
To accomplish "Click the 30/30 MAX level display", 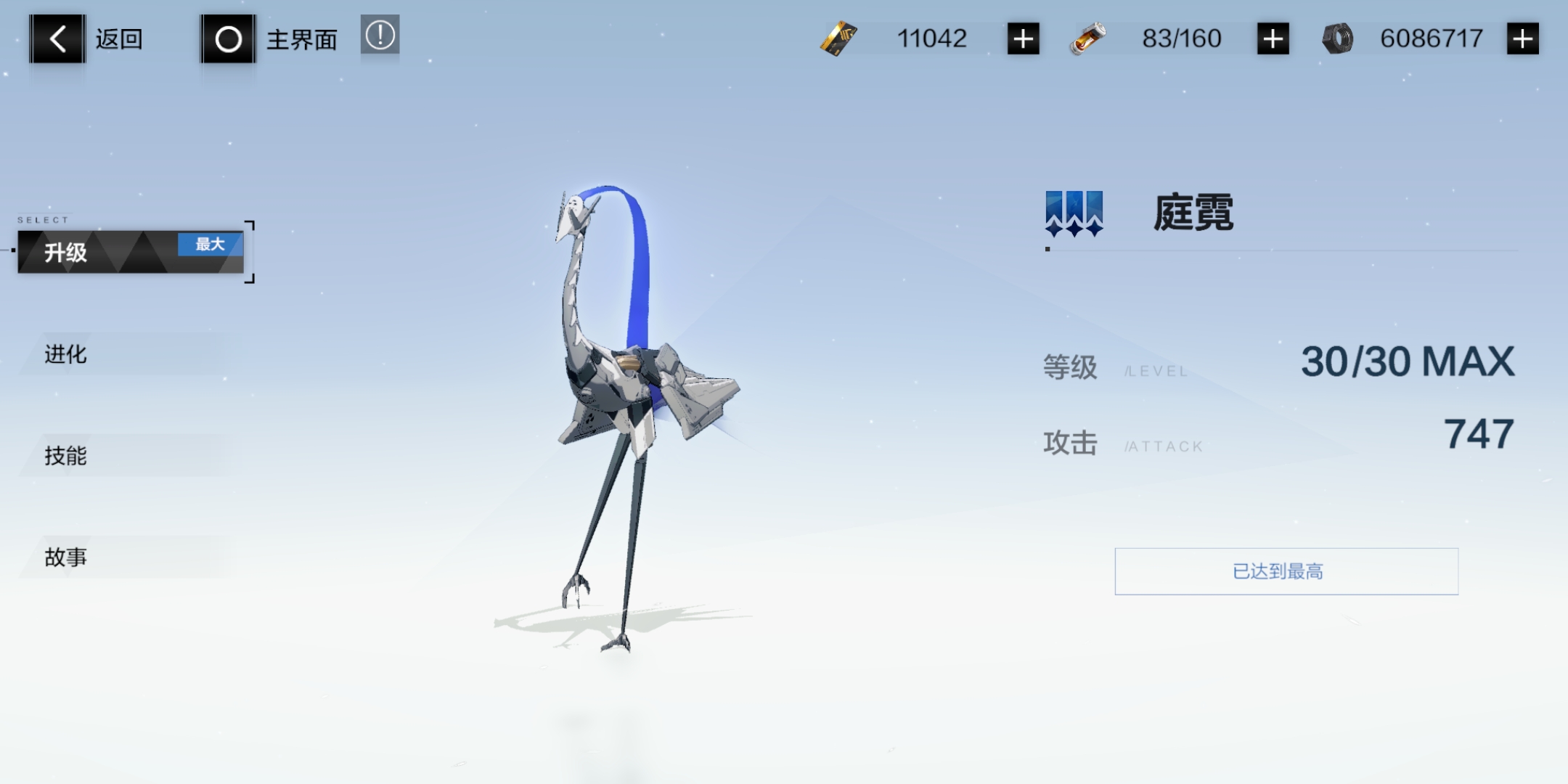I will click(1408, 364).
